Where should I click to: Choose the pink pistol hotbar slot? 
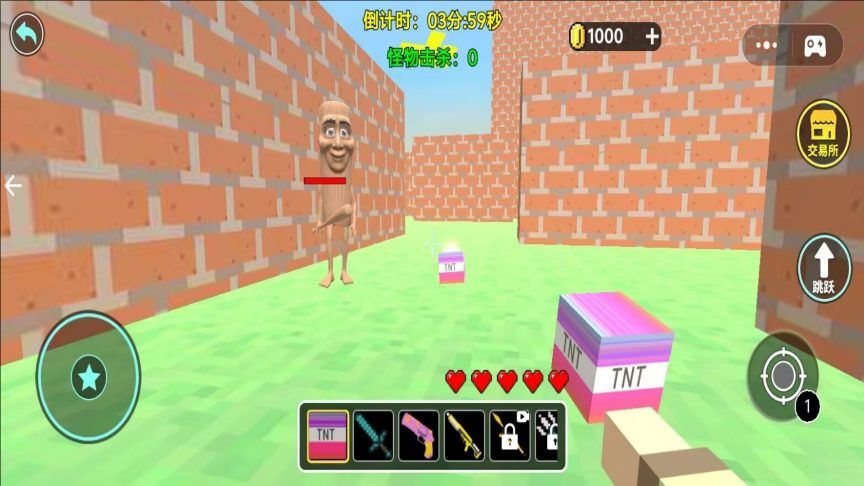[x=419, y=436]
